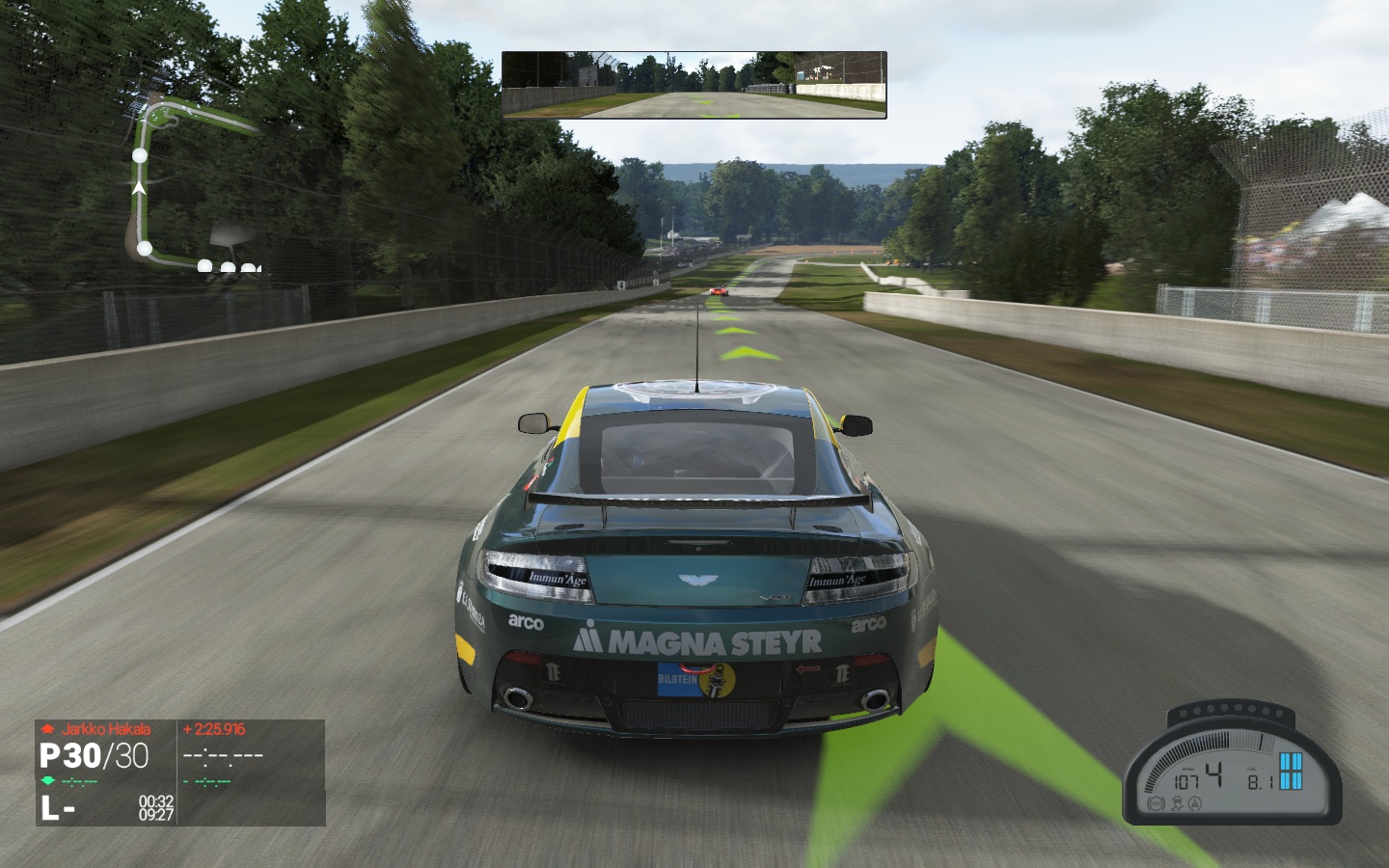Open the P30/30 race position panel
1389x868 pixels.
[106, 772]
